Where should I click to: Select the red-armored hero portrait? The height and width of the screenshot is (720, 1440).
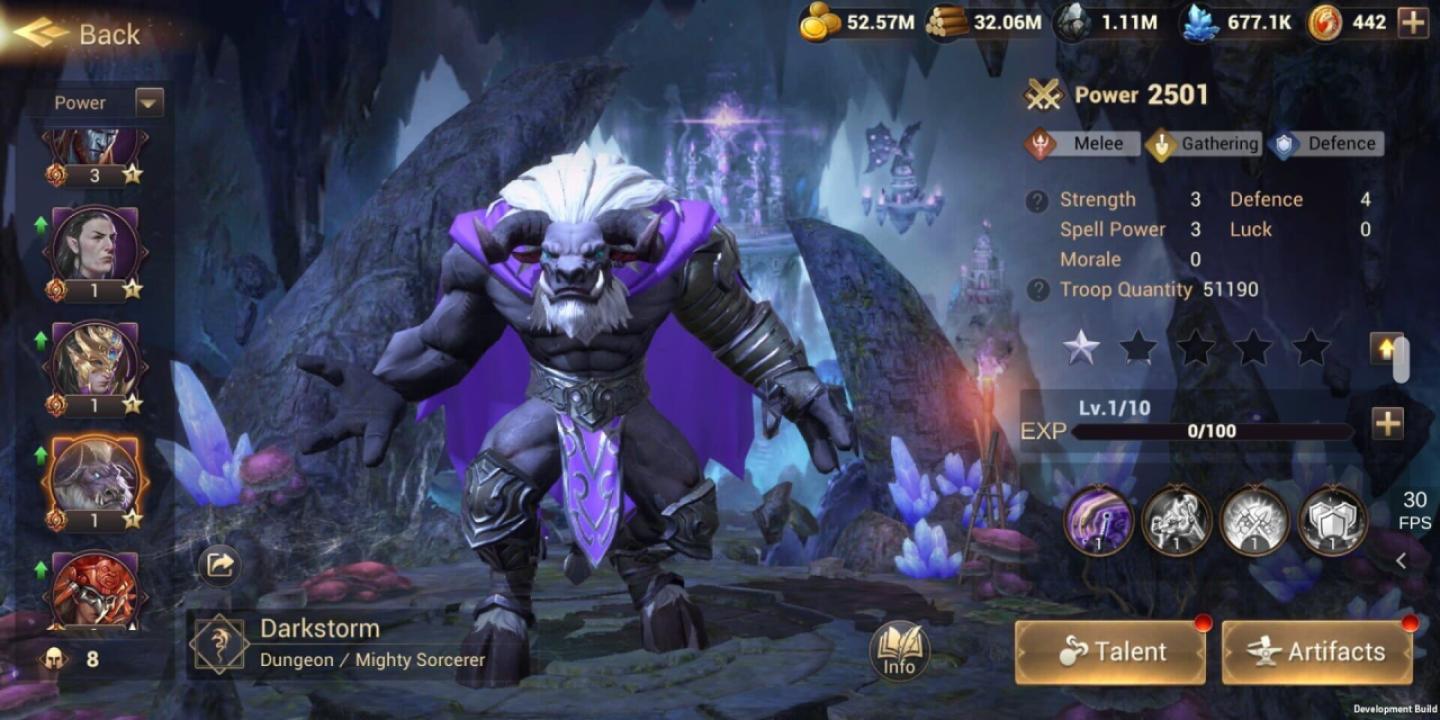click(96, 590)
